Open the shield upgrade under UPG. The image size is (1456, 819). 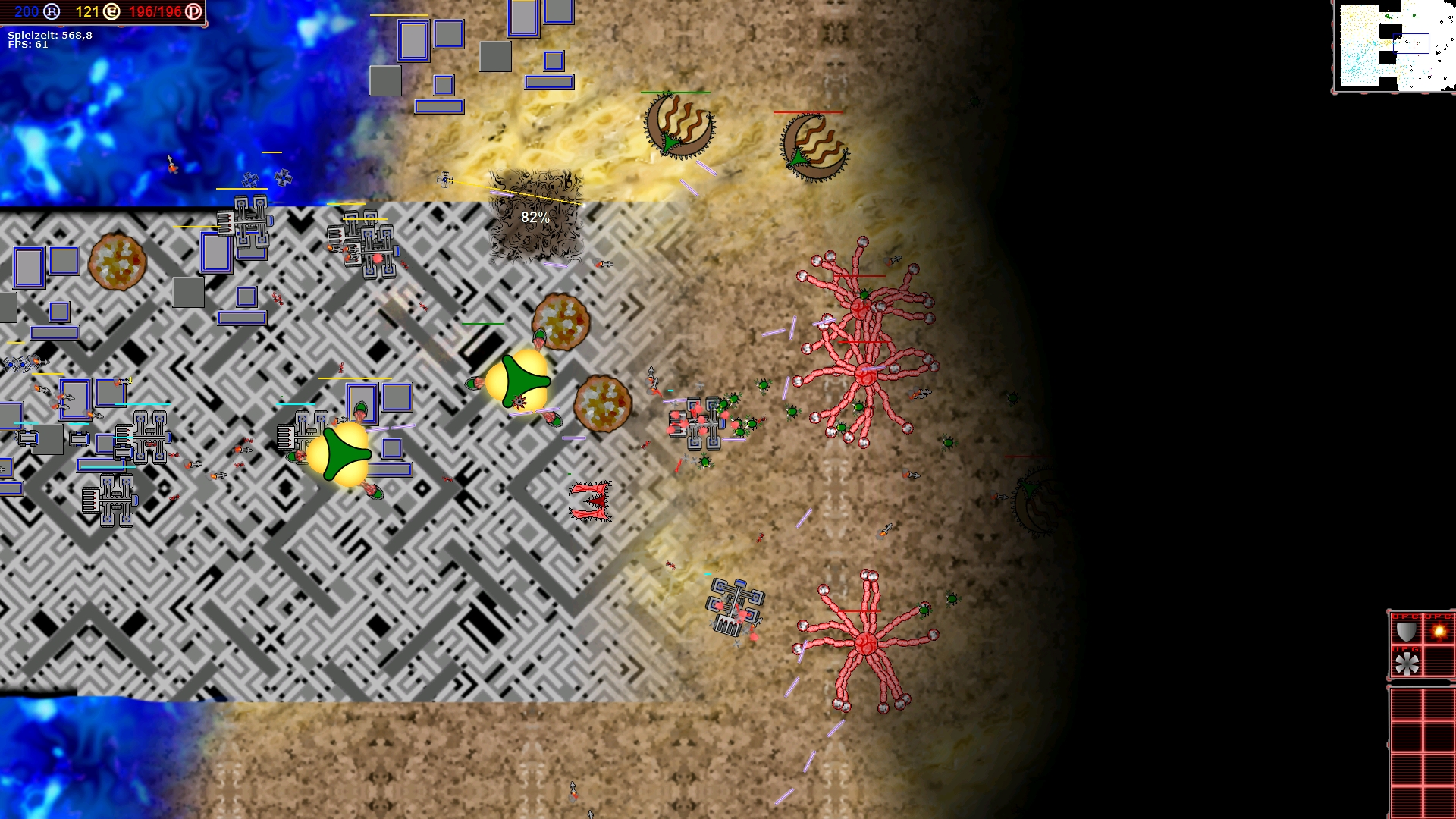point(1407,632)
